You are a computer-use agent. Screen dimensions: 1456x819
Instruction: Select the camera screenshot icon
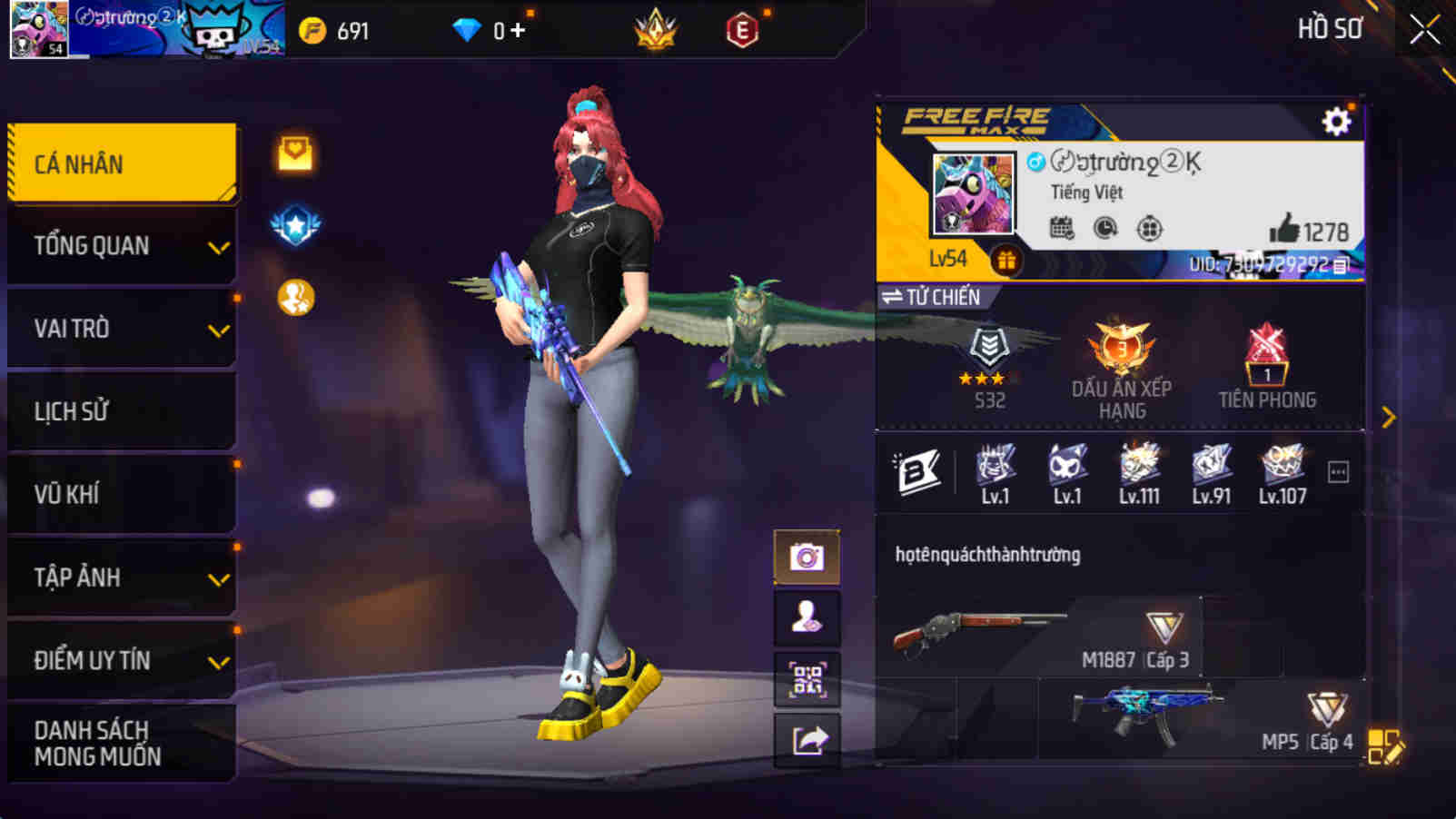coord(807,557)
